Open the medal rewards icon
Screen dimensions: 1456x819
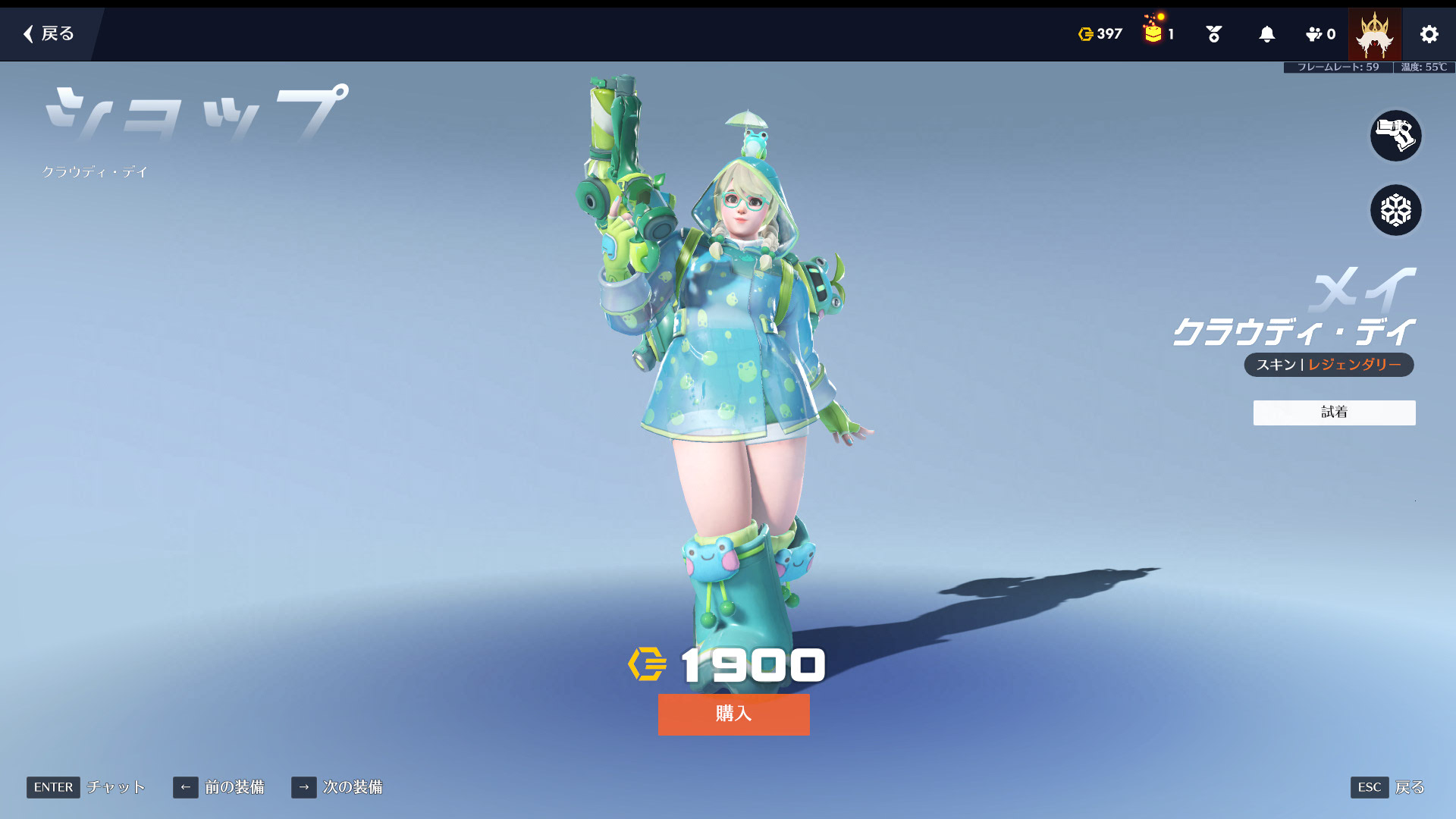pos(1213,34)
